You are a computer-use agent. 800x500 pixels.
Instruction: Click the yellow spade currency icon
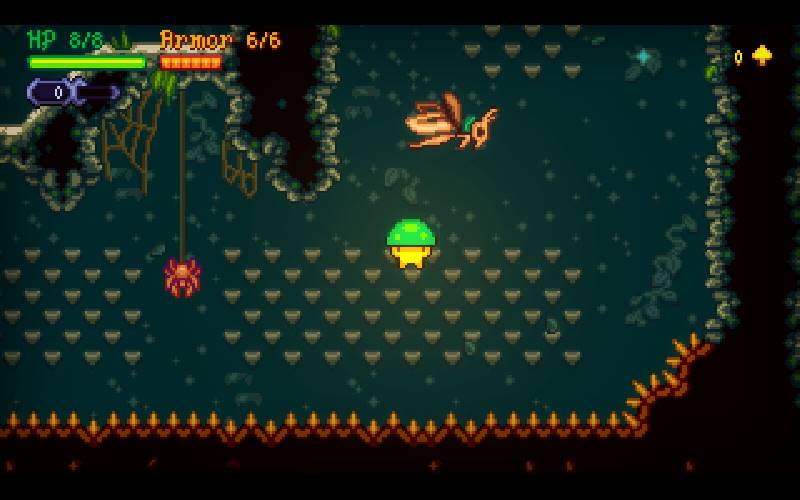(762, 56)
